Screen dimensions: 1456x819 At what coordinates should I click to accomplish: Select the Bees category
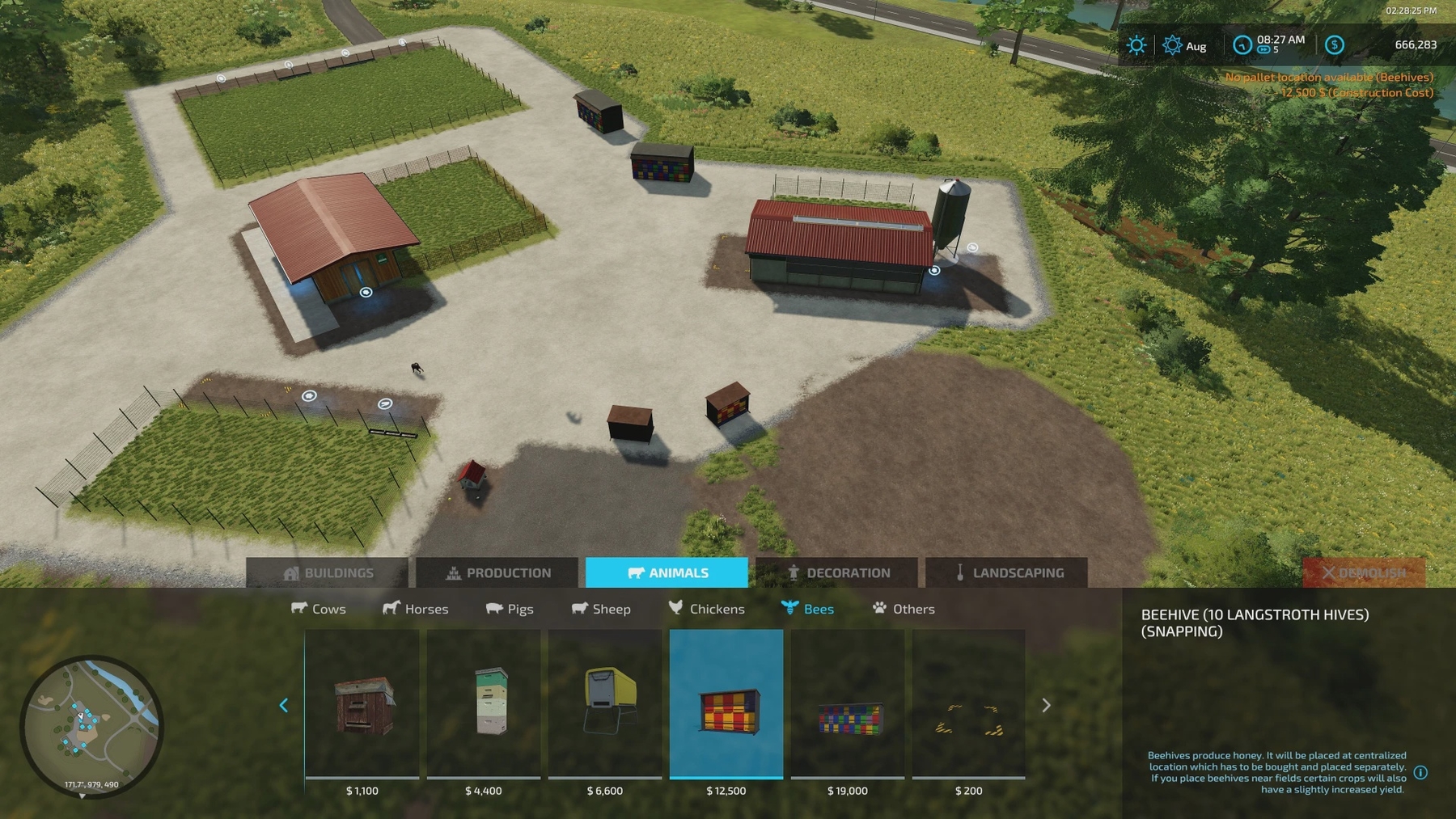pos(807,609)
